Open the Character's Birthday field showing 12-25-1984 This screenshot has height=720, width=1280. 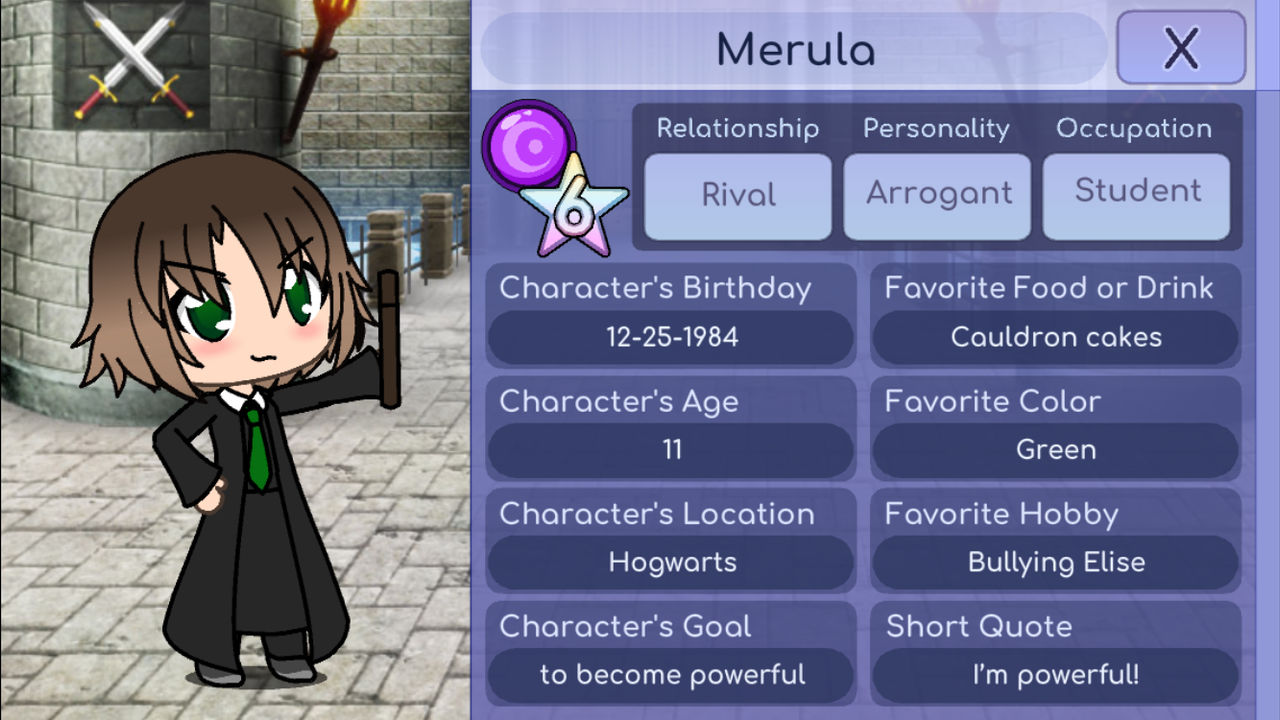[669, 337]
